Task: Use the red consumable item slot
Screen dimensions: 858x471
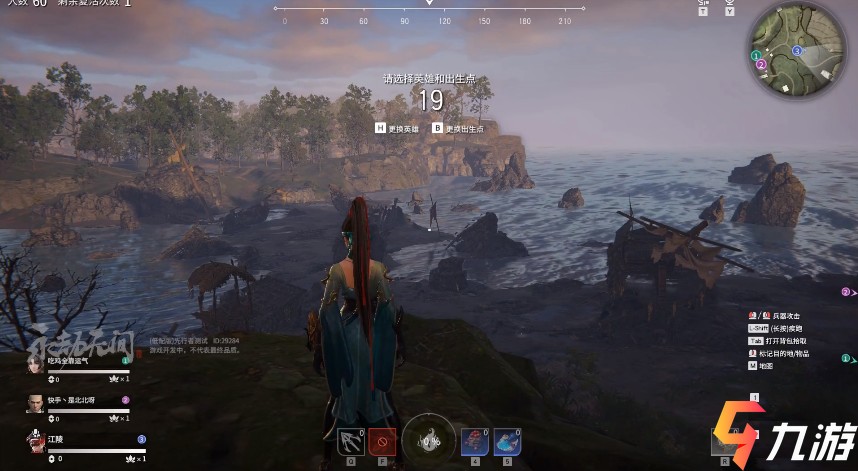Action: click(473, 441)
